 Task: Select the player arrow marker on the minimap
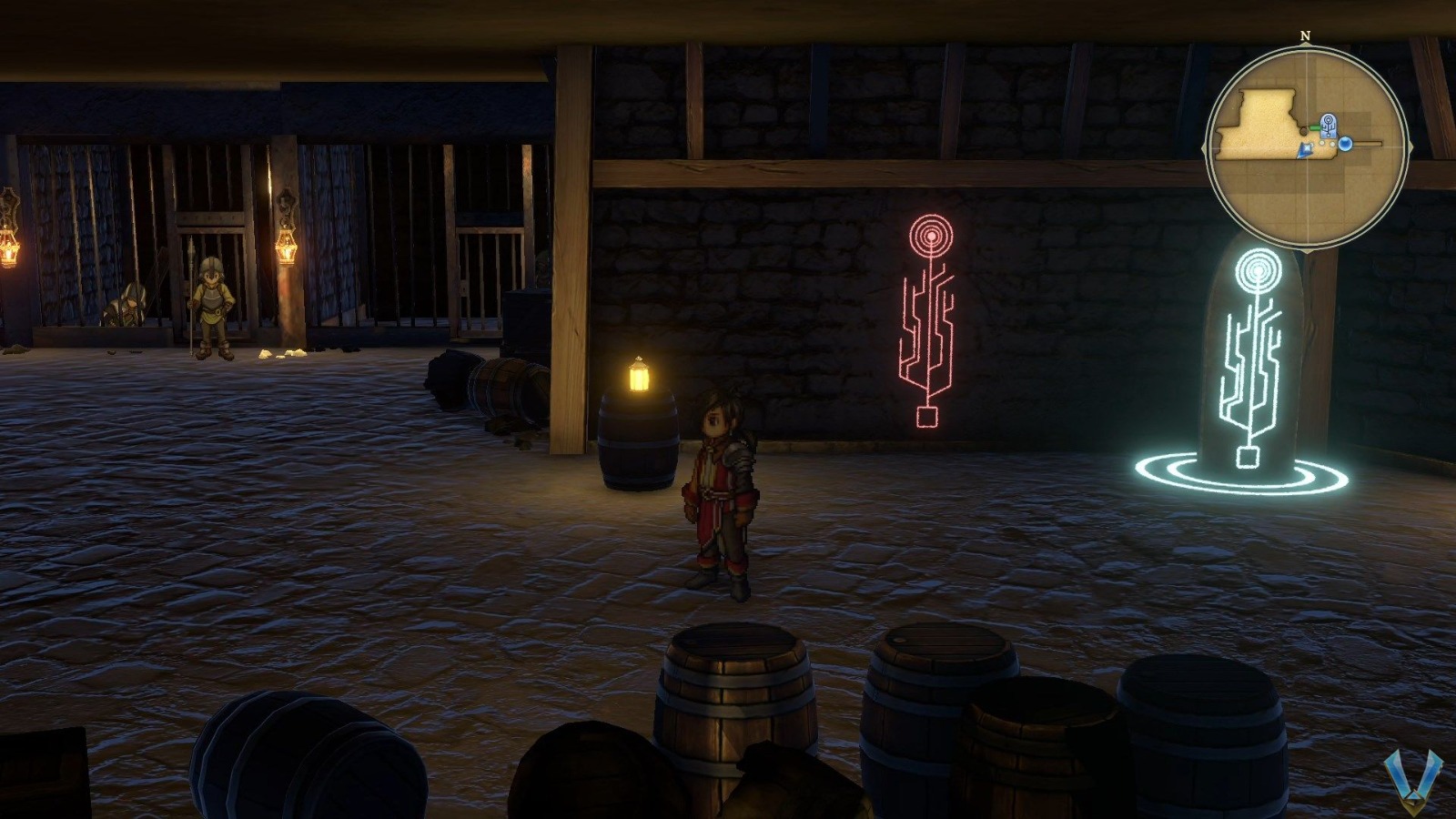click(1304, 151)
